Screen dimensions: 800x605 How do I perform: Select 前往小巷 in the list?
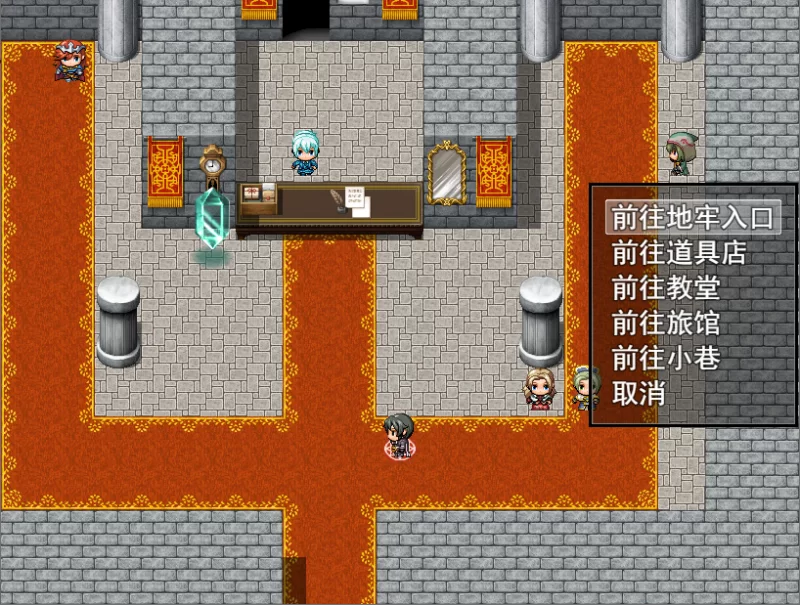pyautogui.click(x=665, y=358)
